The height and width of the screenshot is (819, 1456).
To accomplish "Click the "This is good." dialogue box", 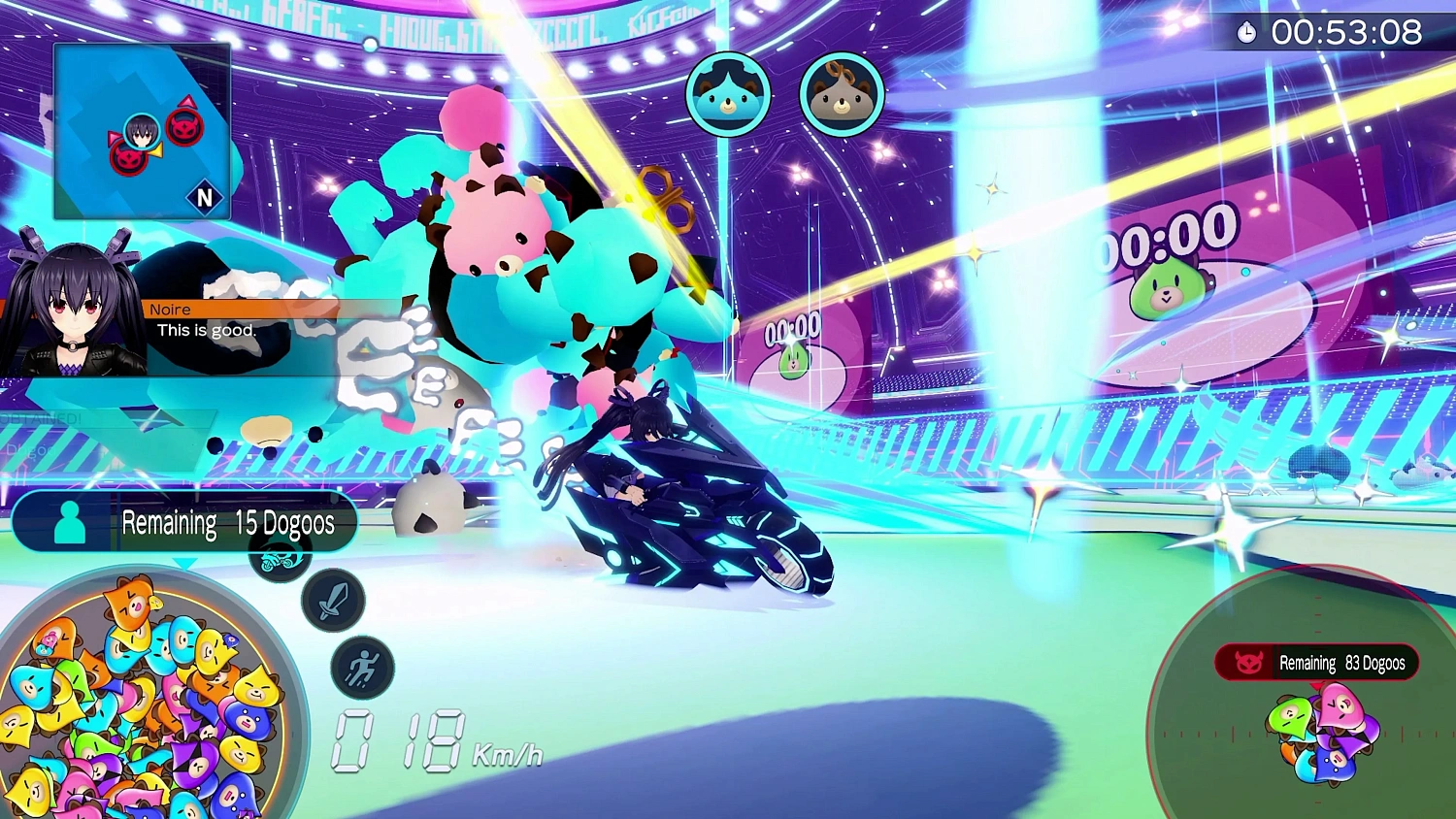I will tap(209, 330).
